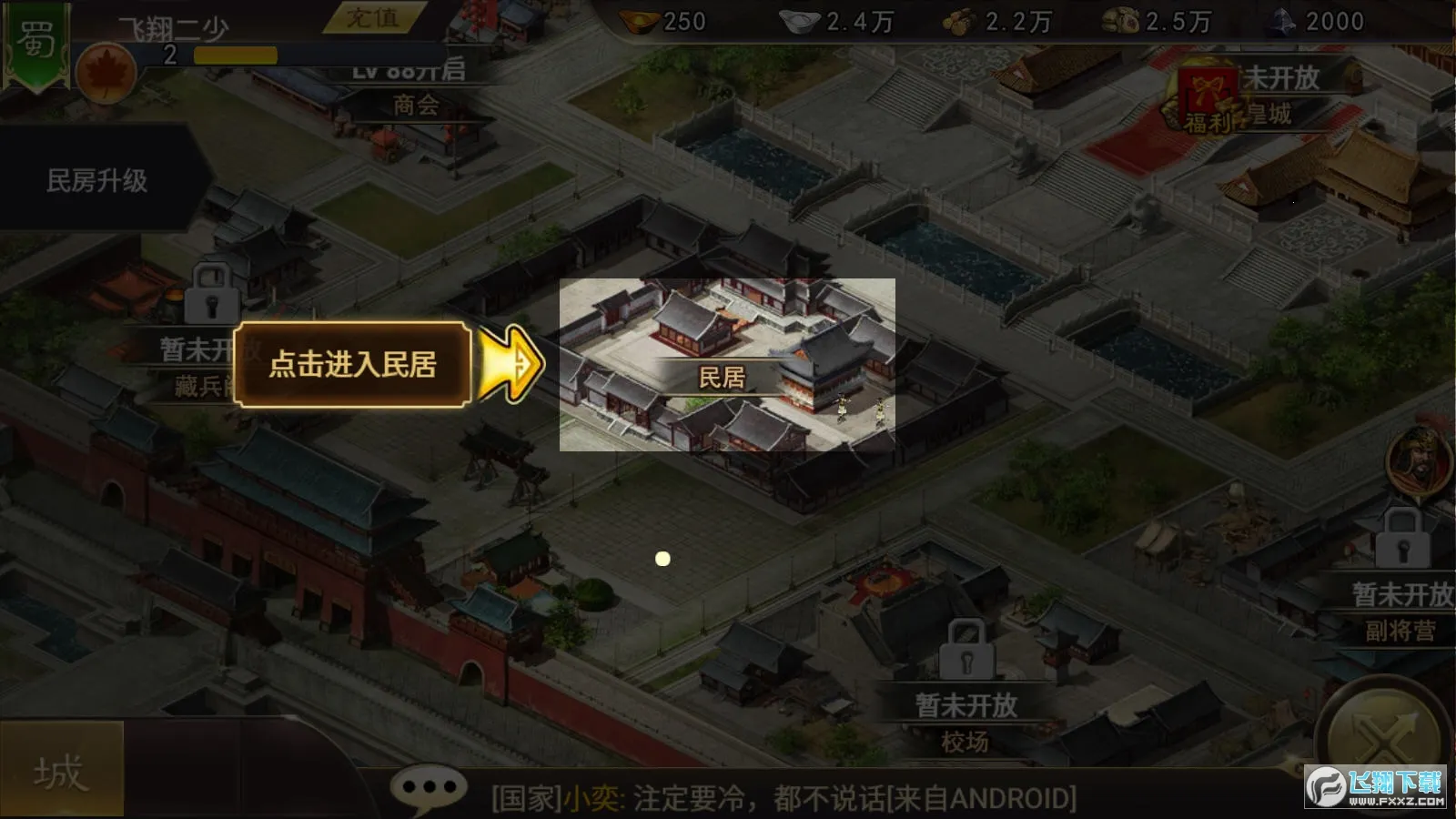Click the gem icon showing 2000
This screenshot has height=819, width=1456.
[x=1283, y=20]
